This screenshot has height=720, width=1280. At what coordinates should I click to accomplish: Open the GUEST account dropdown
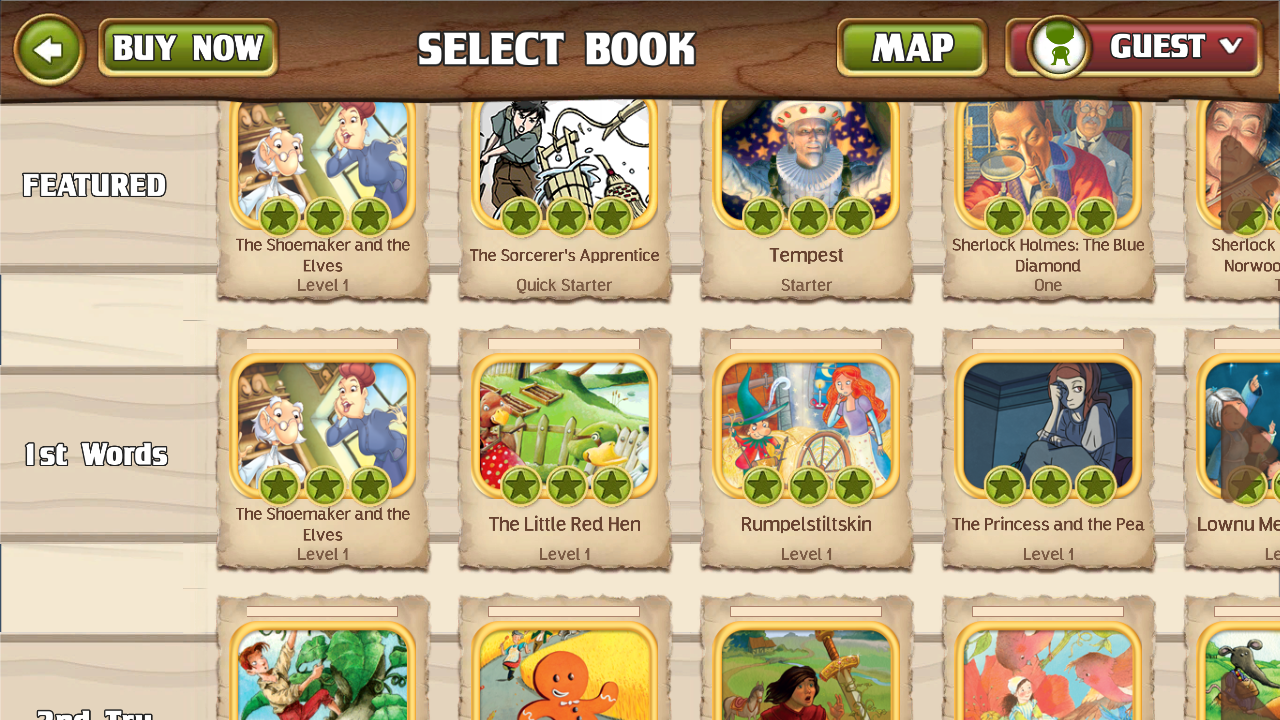coord(1160,47)
